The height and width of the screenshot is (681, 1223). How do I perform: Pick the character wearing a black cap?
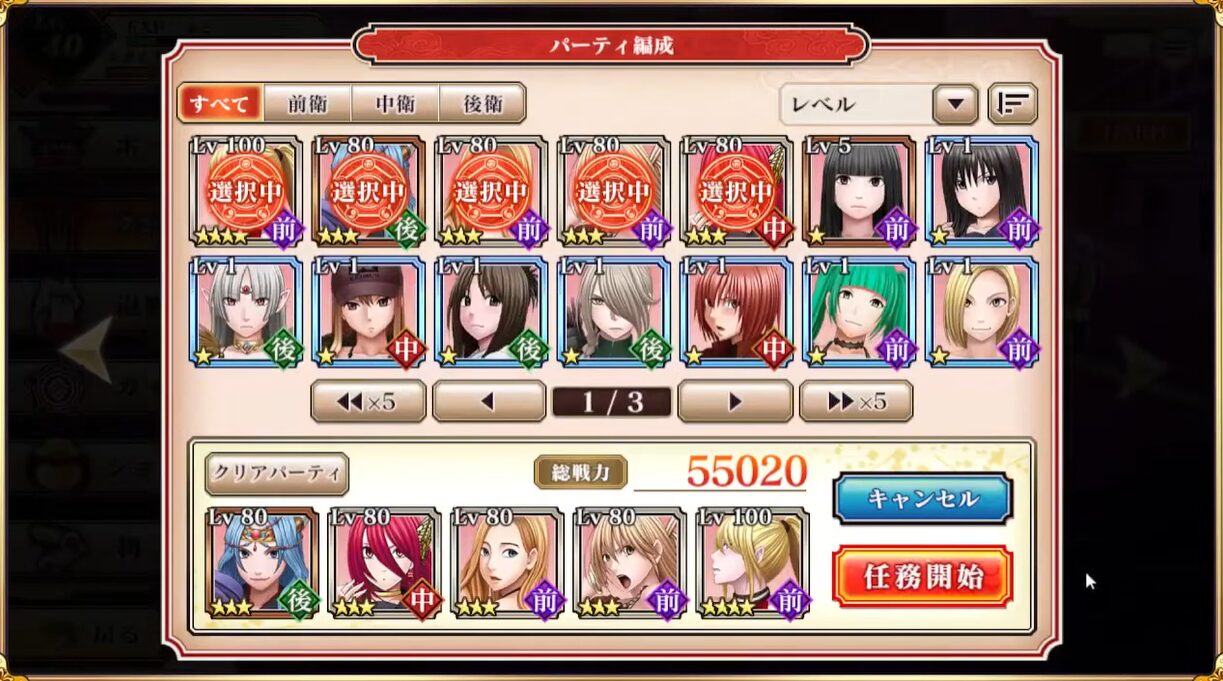[x=368, y=311]
